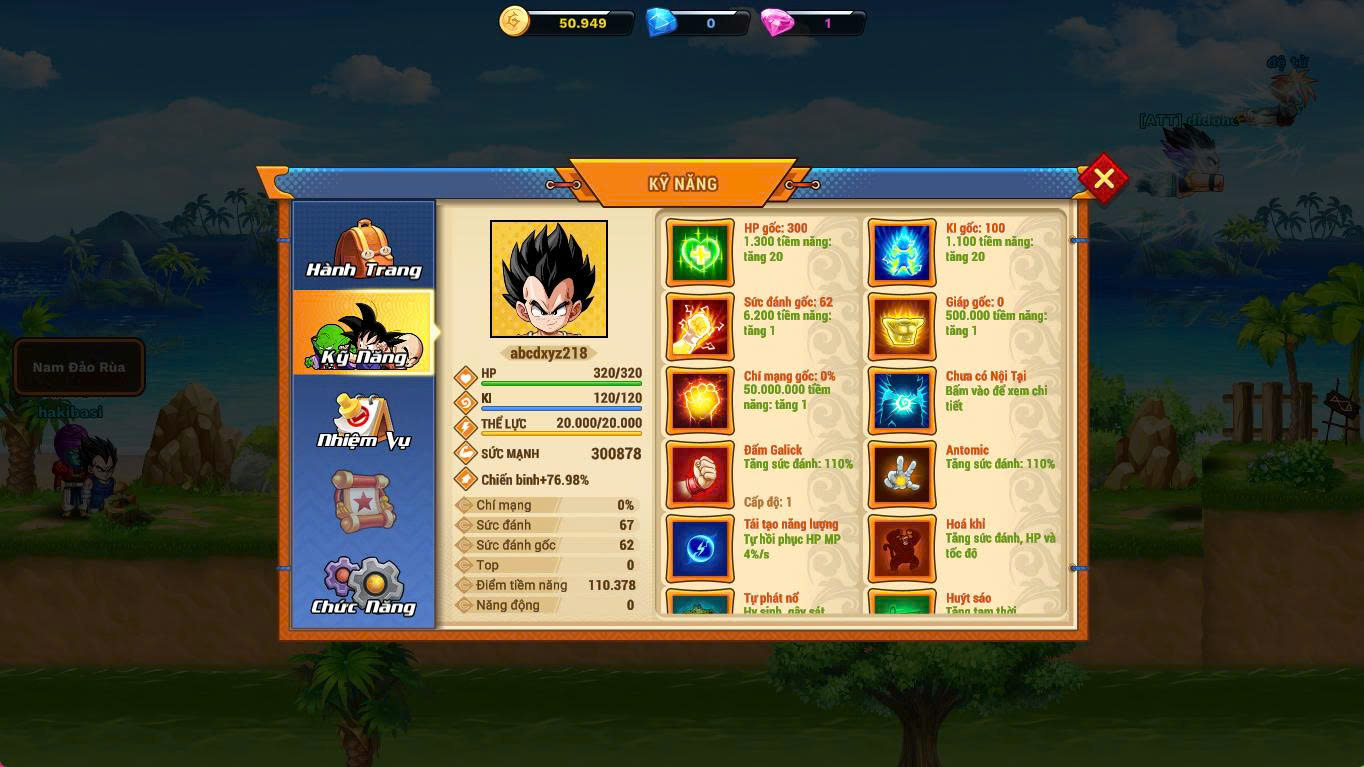Close the Kỹ Năng window
The width and height of the screenshot is (1364, 767).
[1103, 179]
